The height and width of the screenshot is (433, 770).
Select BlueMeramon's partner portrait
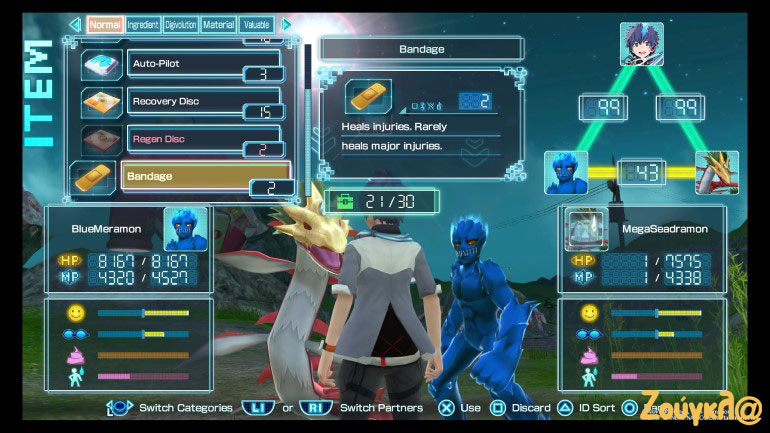[x=185, y=229]
